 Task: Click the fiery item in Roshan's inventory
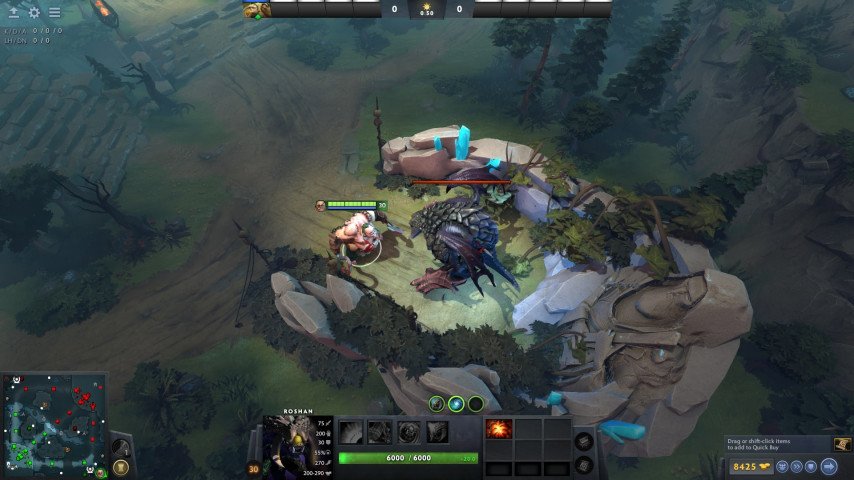(498, 429)
